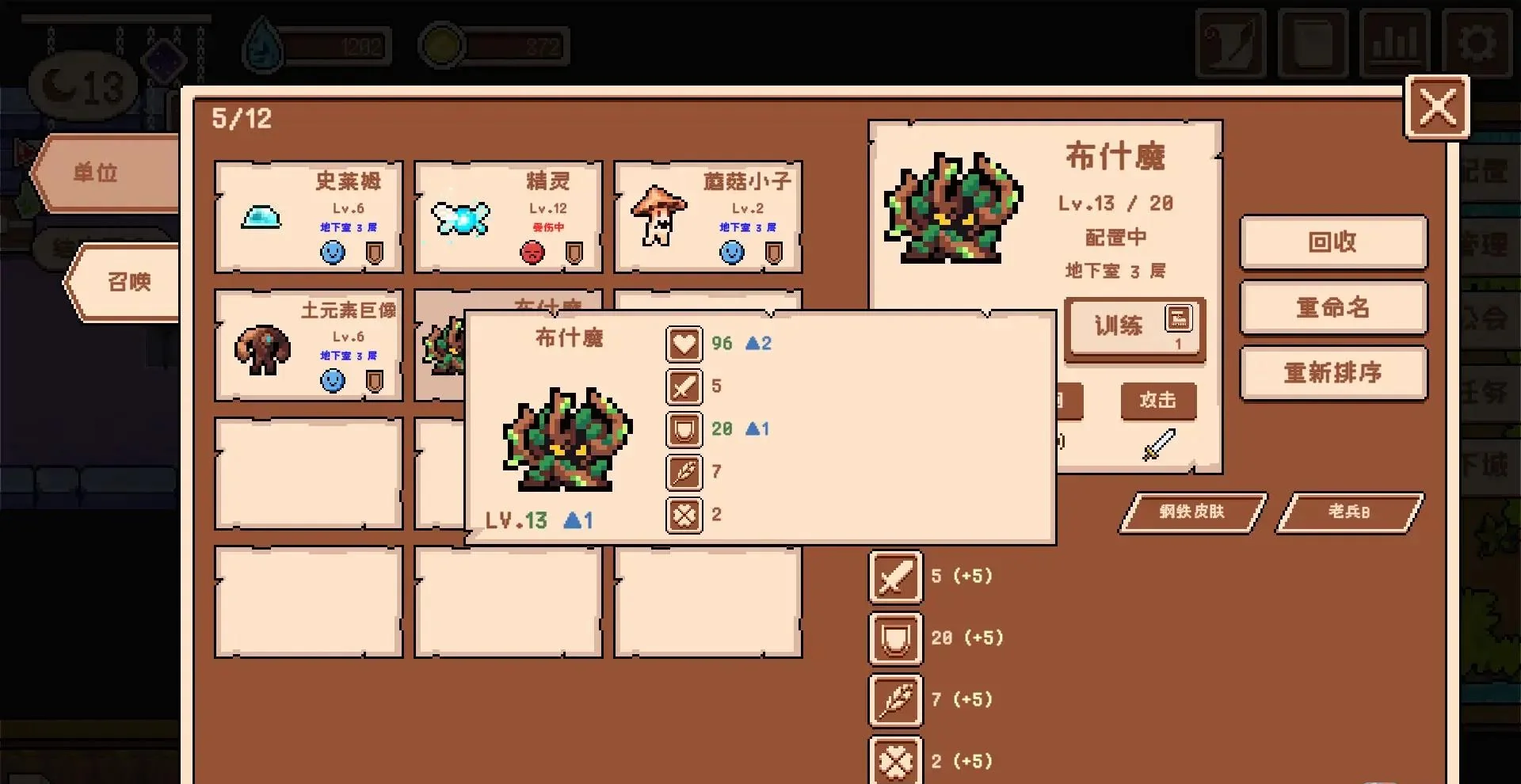Select the 土元素巨像 unit card
1521x784 pixels.
click(x=309, y=344)
